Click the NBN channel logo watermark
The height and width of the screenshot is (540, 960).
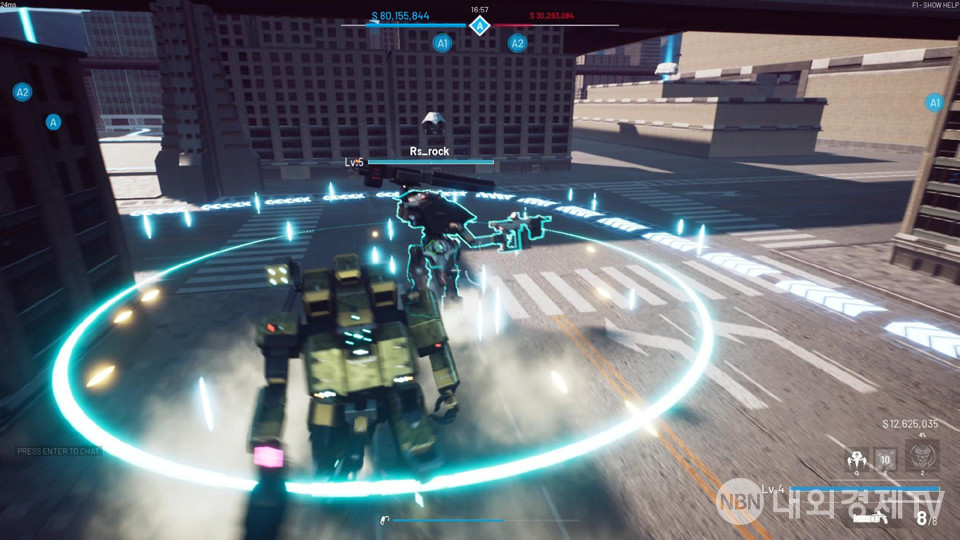(742, 501)
